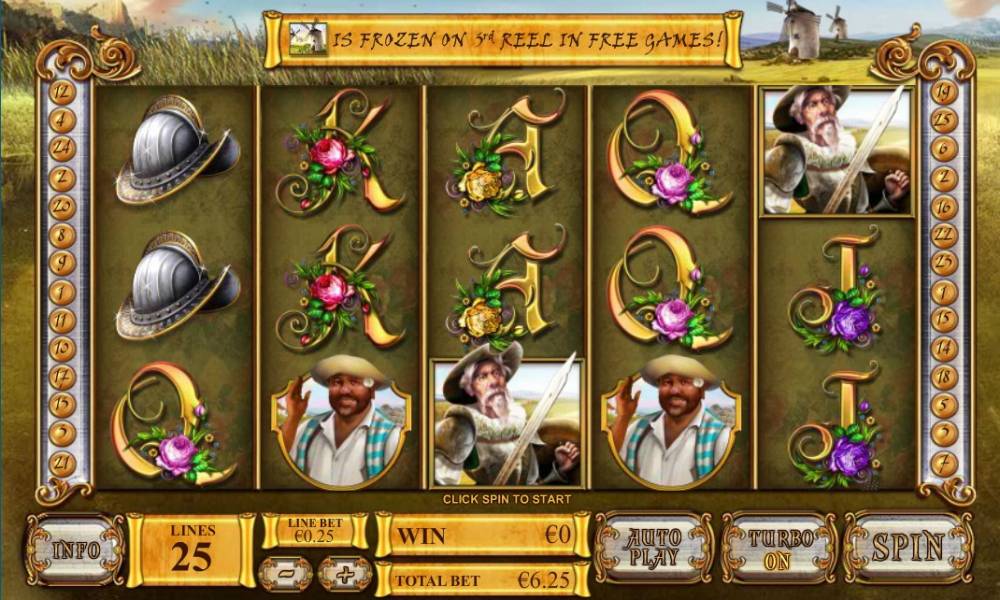Open the Info paytable
1000x600 pixels.
tap(76, 549)
